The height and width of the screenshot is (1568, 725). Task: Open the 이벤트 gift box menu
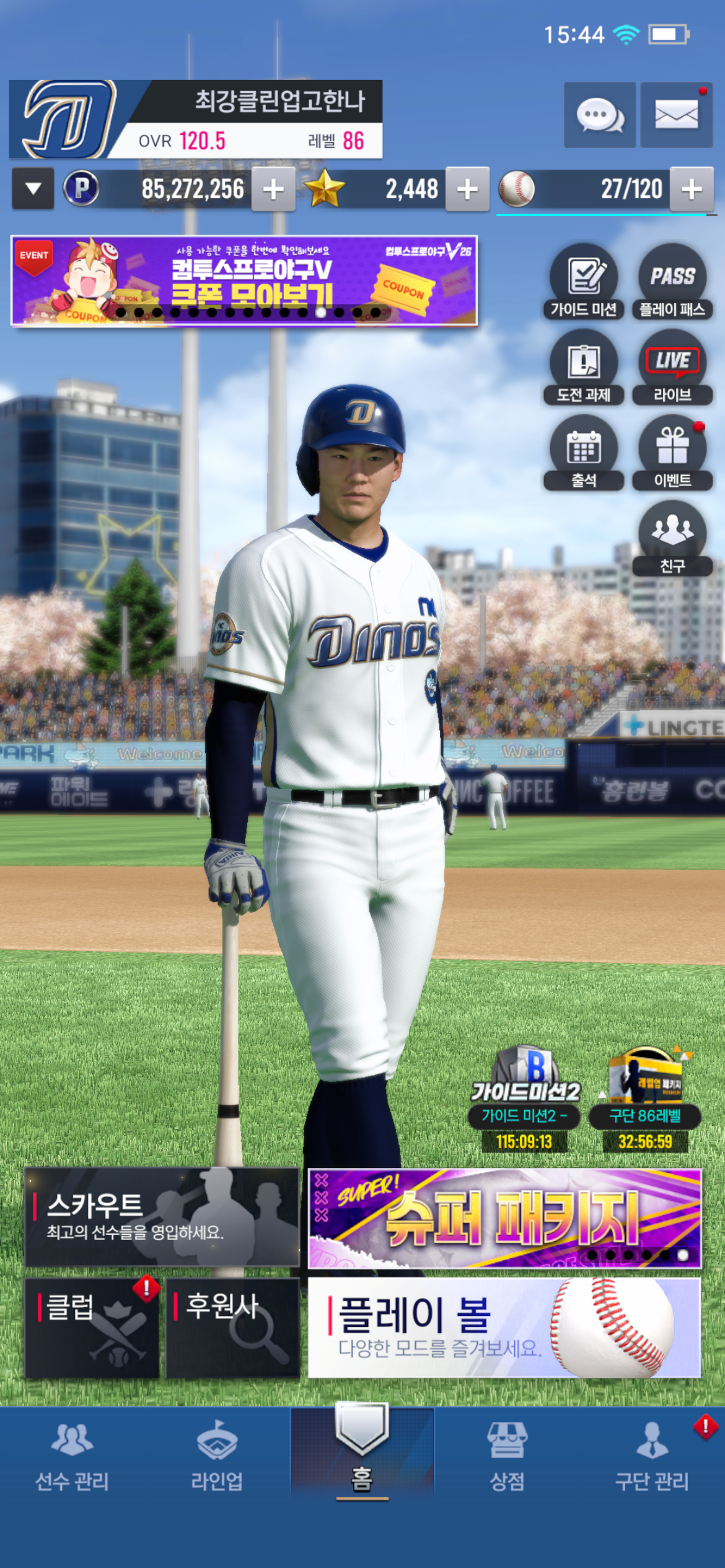672,453
